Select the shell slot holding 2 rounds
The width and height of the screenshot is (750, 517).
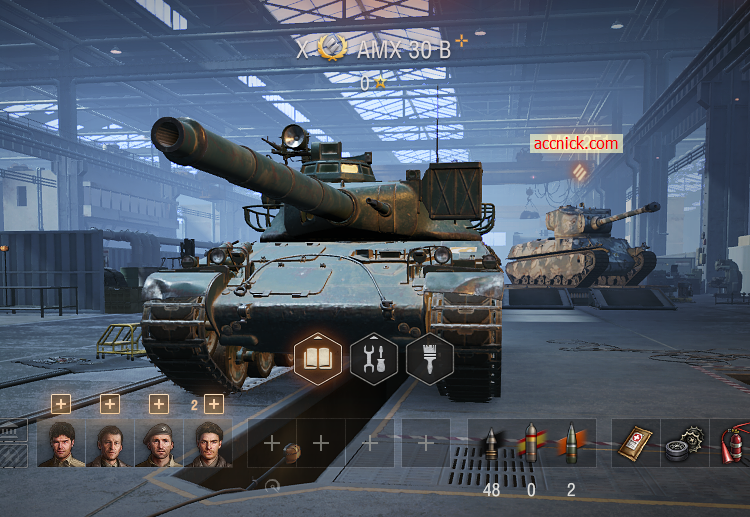pyautogui.click(x=571, y=443)
